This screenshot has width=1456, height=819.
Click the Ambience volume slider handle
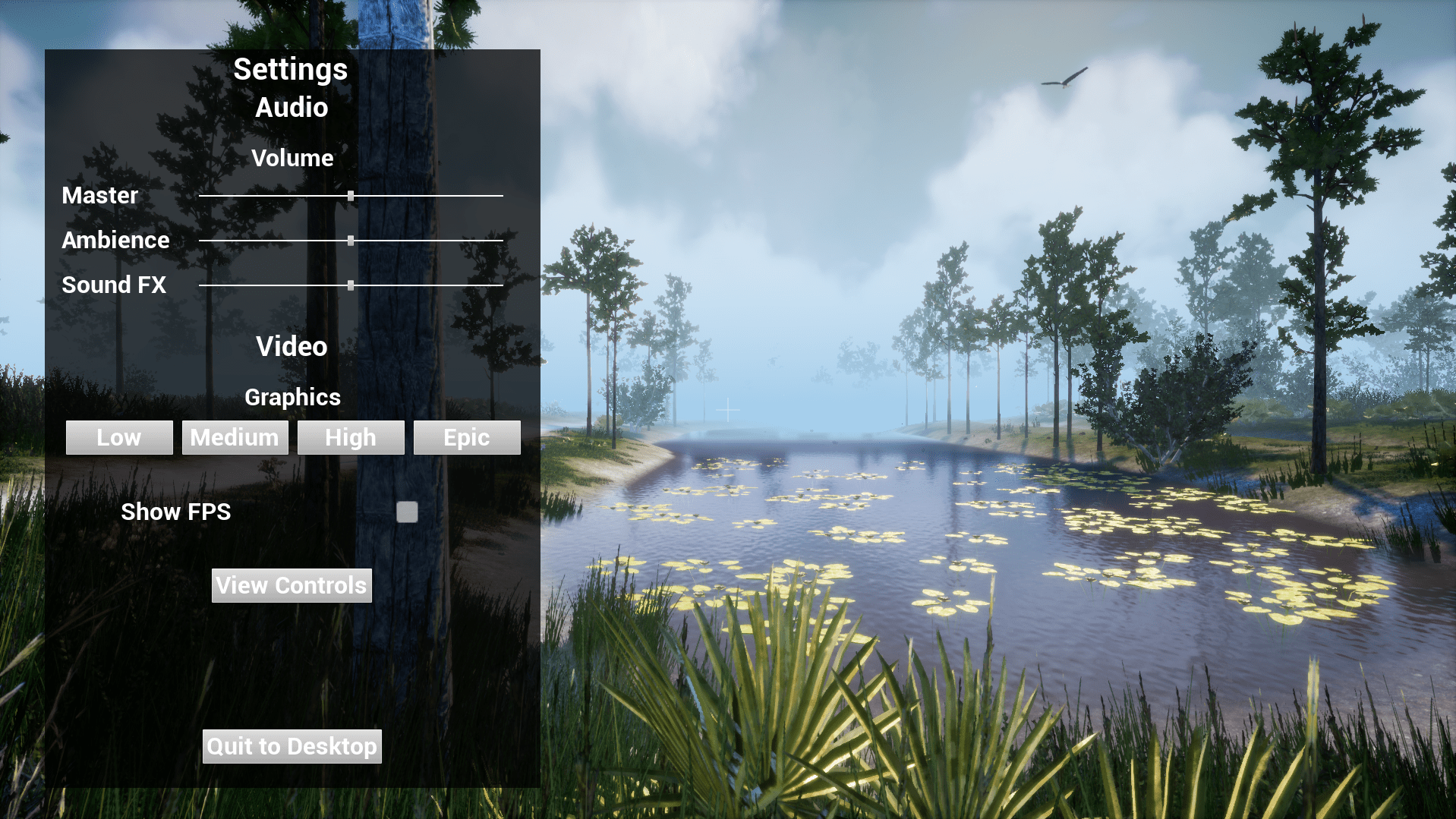tap(351, 241)
